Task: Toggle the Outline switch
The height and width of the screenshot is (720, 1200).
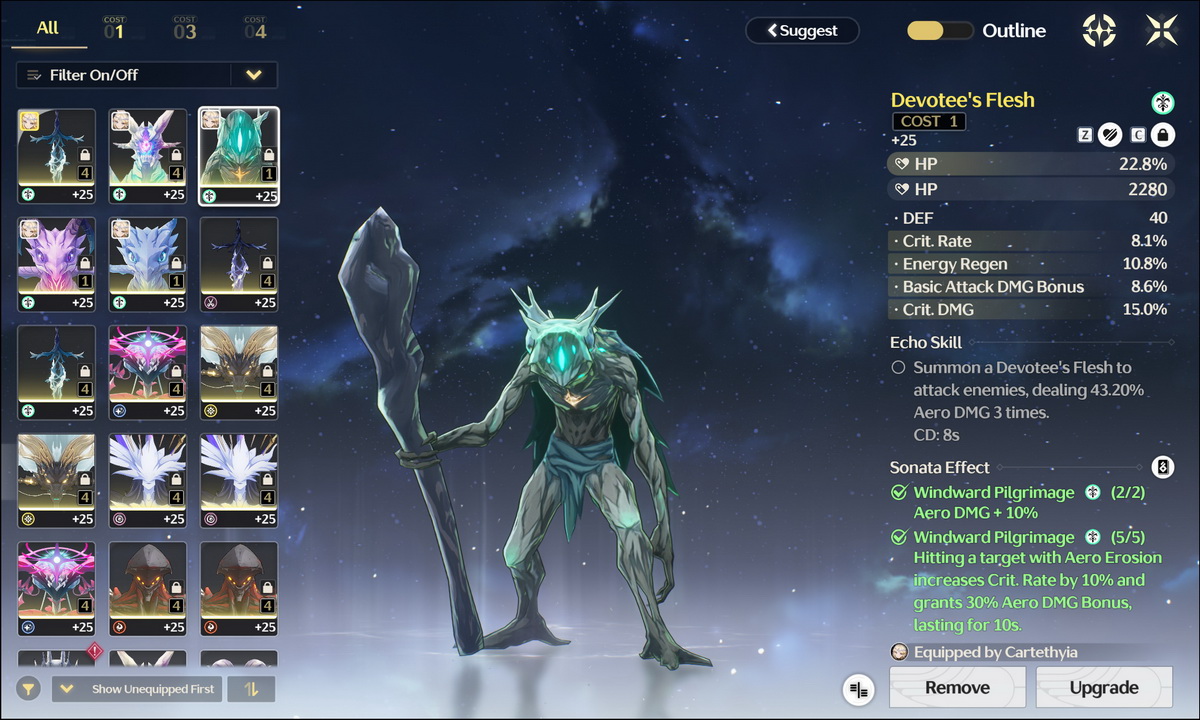Action: (x=939, y=31)
